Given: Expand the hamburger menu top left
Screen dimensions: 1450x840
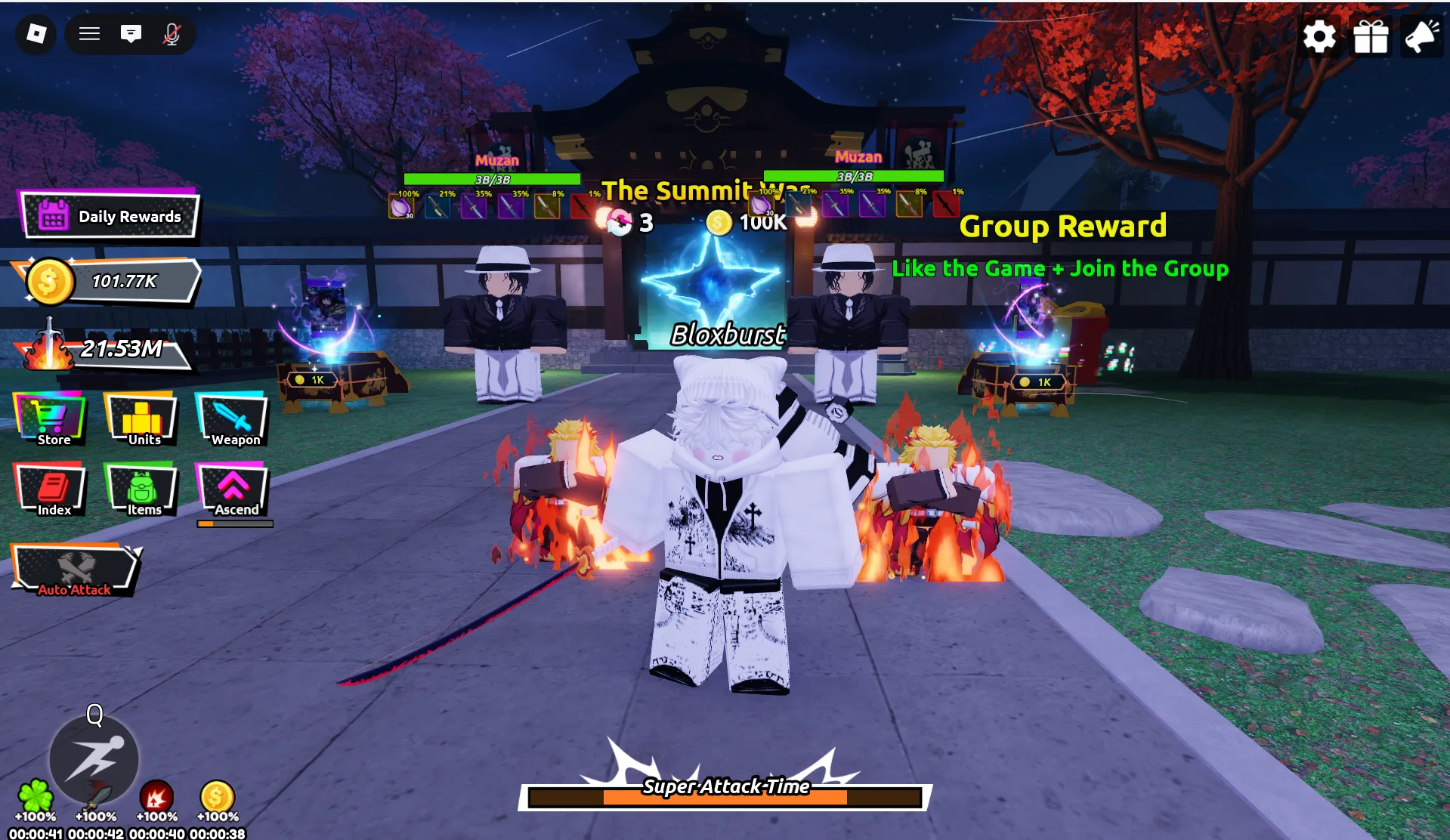Looking at the screenshot, I should (89, 34).
